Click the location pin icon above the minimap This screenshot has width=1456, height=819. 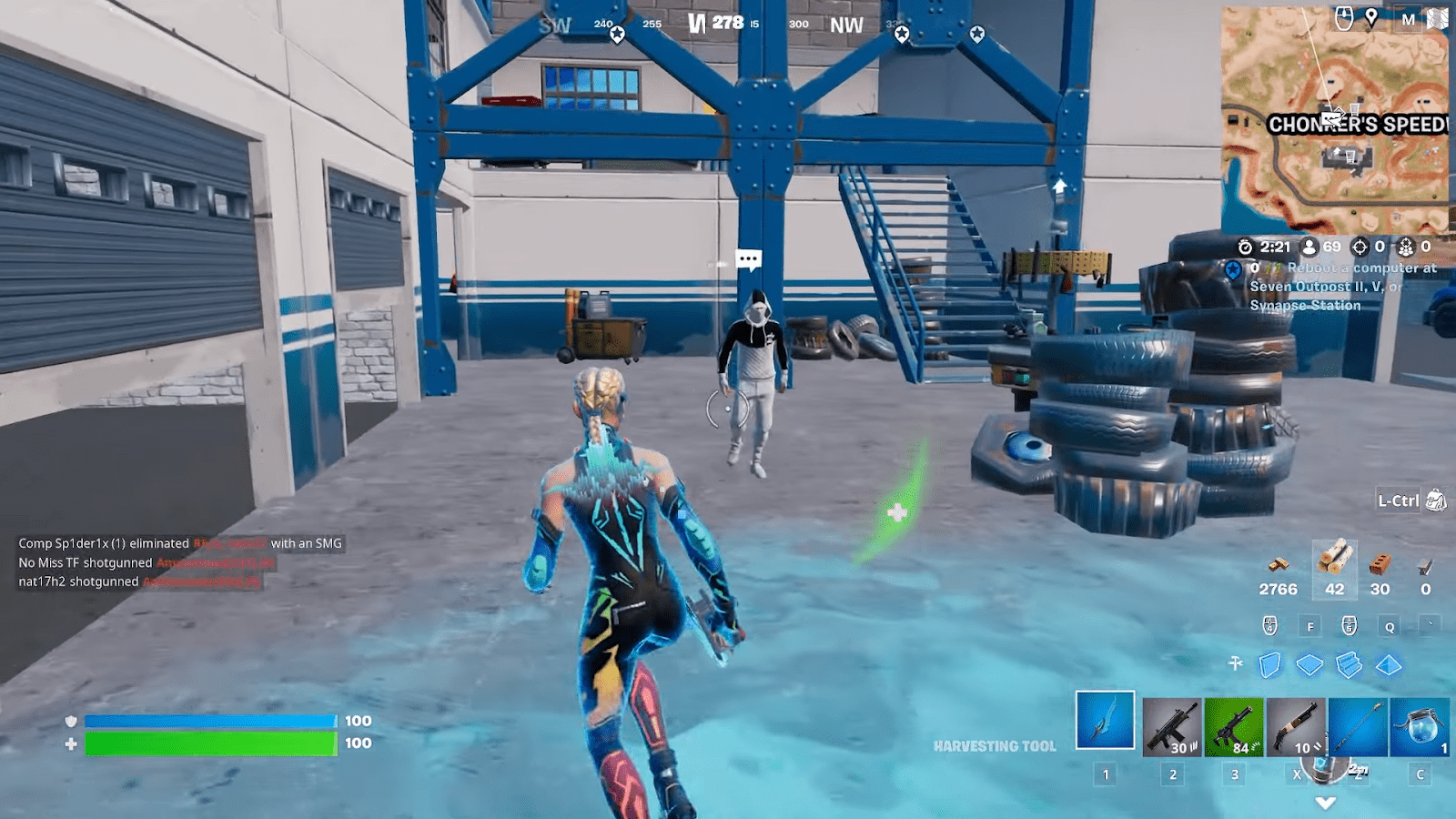[1372, 15]
